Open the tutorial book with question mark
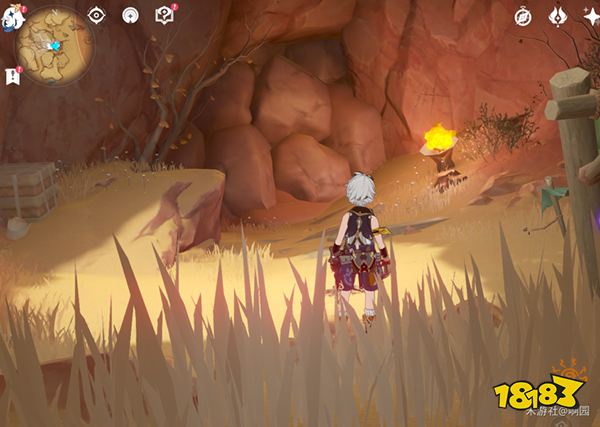This screenshot has height=427, width=600. pyautogui.click(x=164, y=15)
